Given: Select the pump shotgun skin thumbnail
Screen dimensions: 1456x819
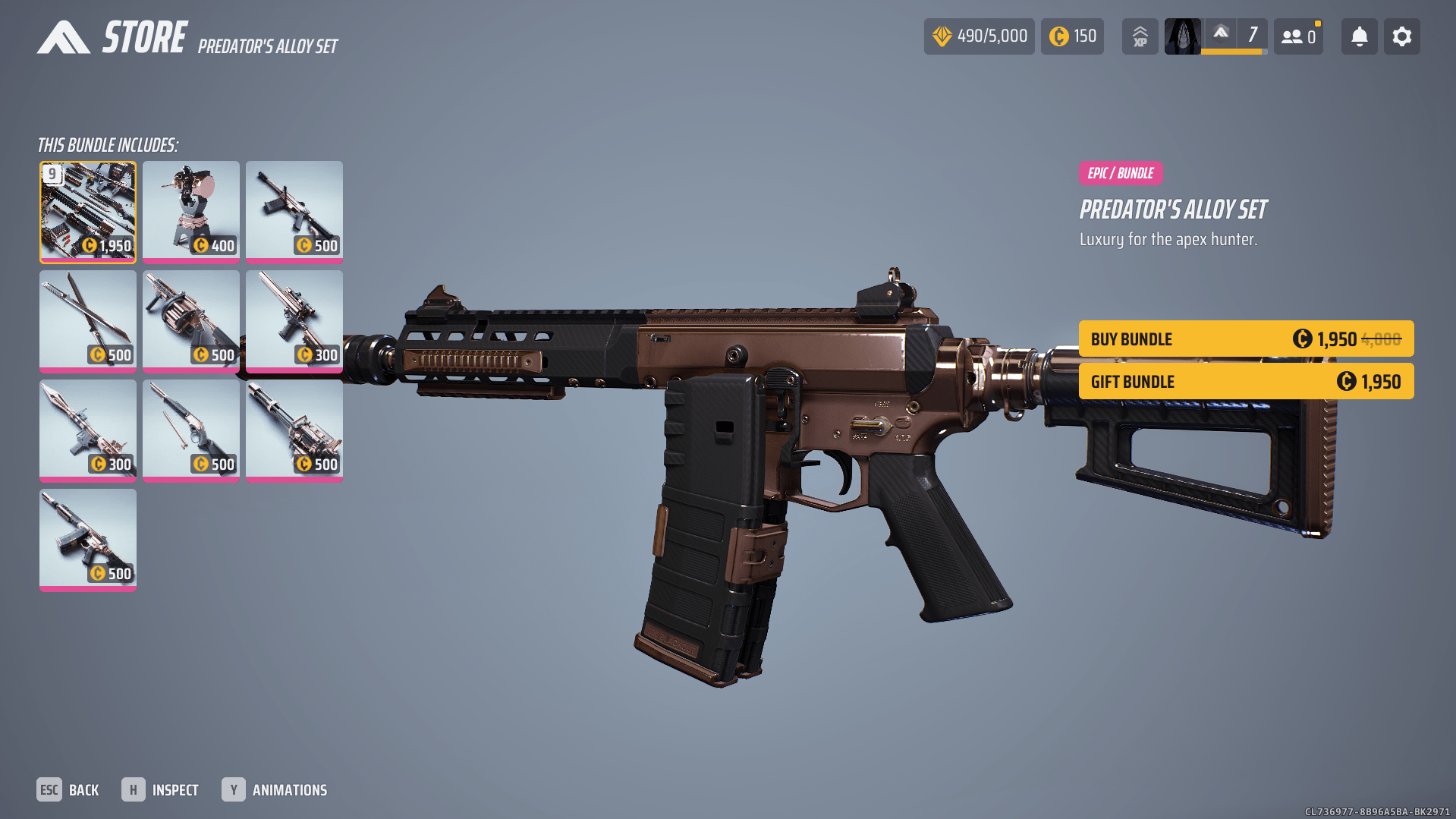Looking at the screenshot, I should click(x=191, y=430).
